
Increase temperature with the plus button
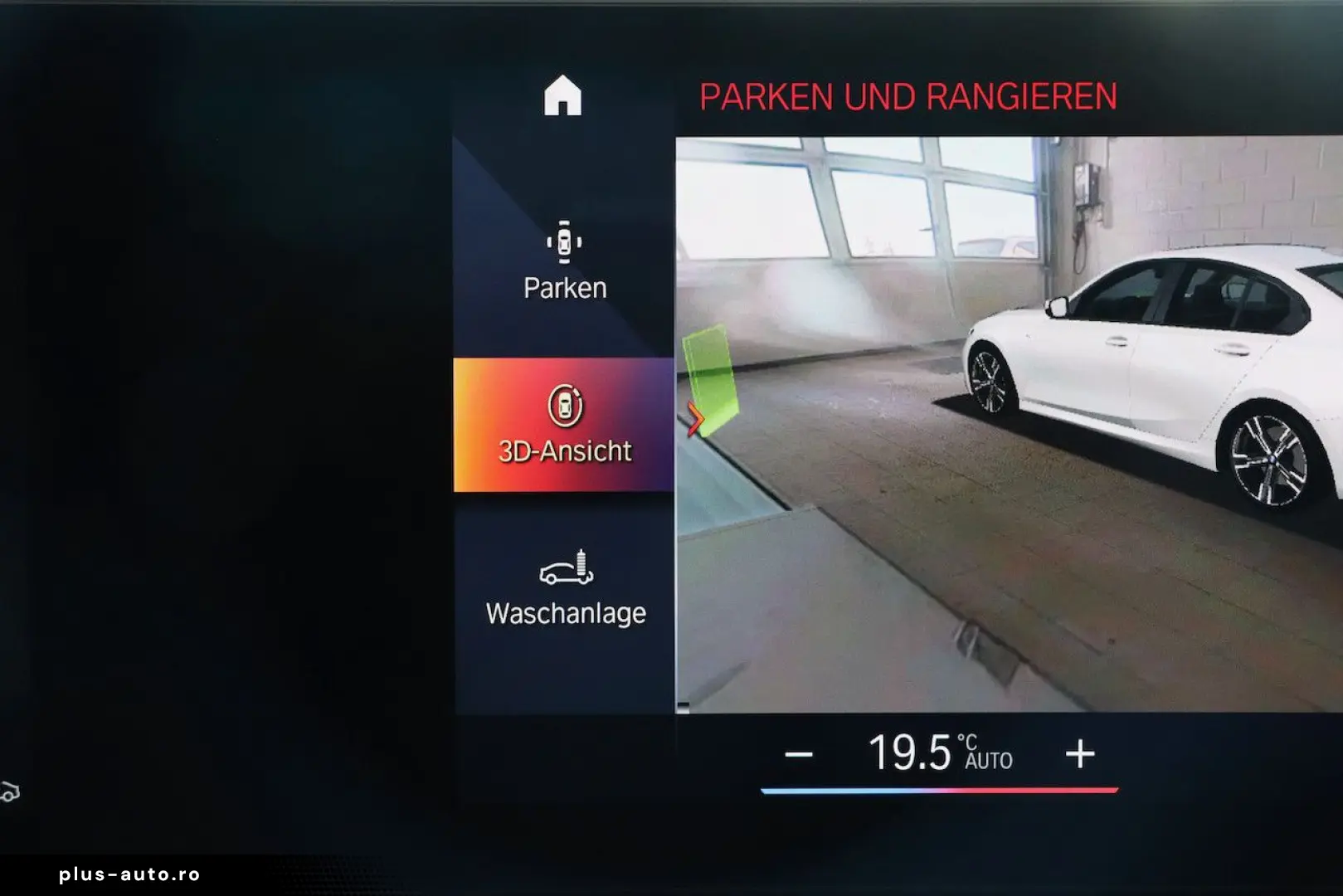1079,754
